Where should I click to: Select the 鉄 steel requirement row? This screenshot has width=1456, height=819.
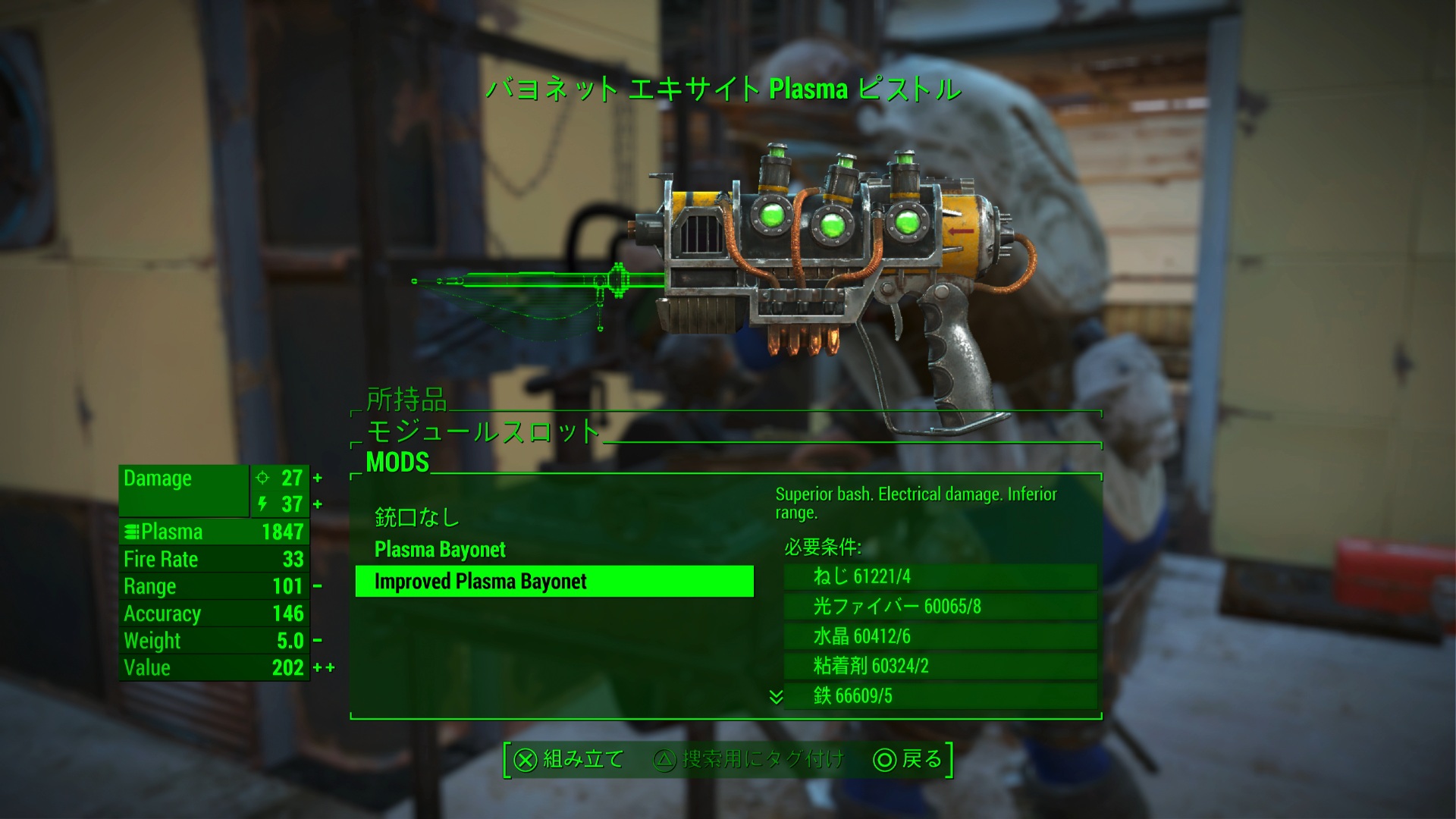[x=940, y=695]
